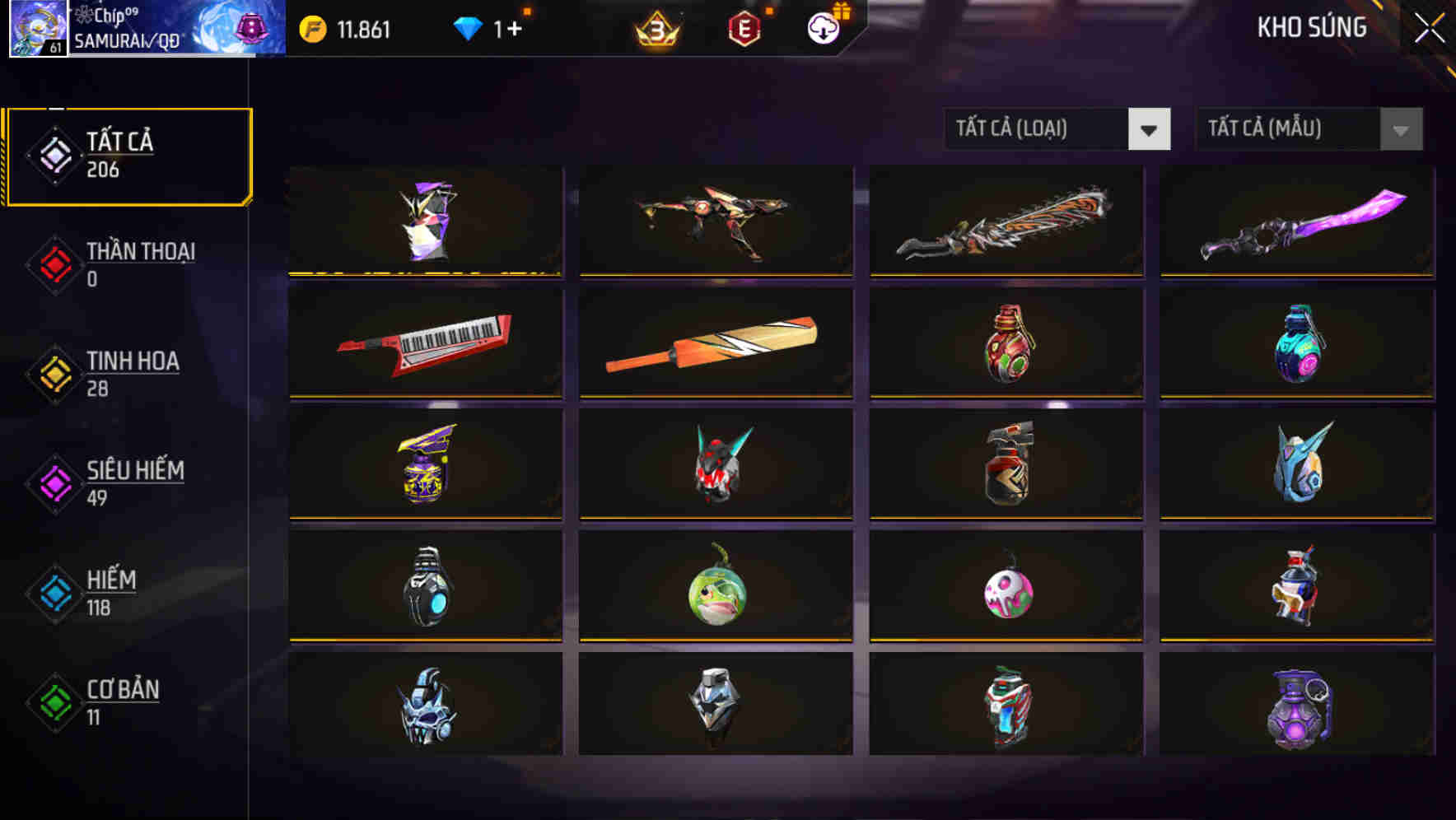1456x820 pixels.
Task: Expand the TẤT CẢ (MẪU) dropdown
Action: point(1309,129)
